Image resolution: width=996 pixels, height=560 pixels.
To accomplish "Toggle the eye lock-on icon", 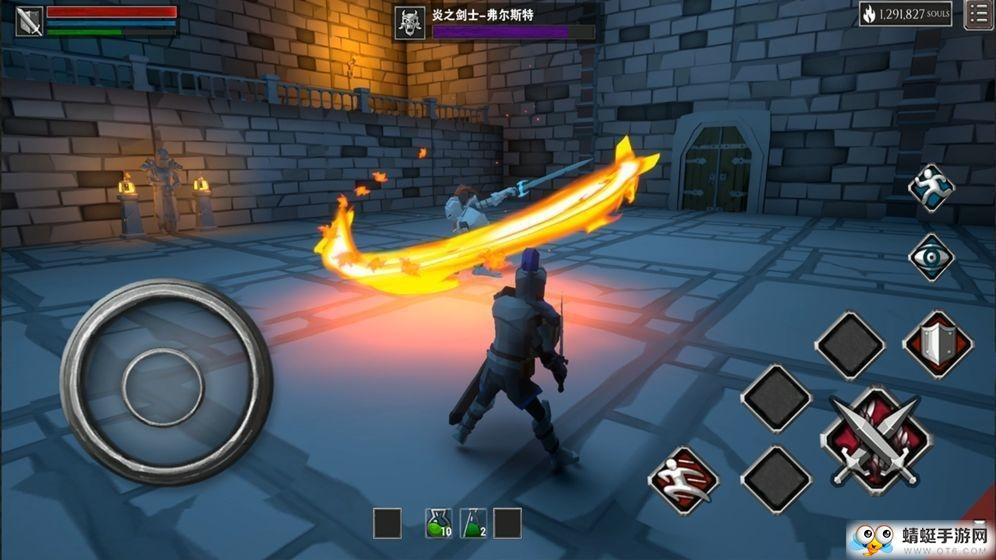I will (x=931, y=257).
